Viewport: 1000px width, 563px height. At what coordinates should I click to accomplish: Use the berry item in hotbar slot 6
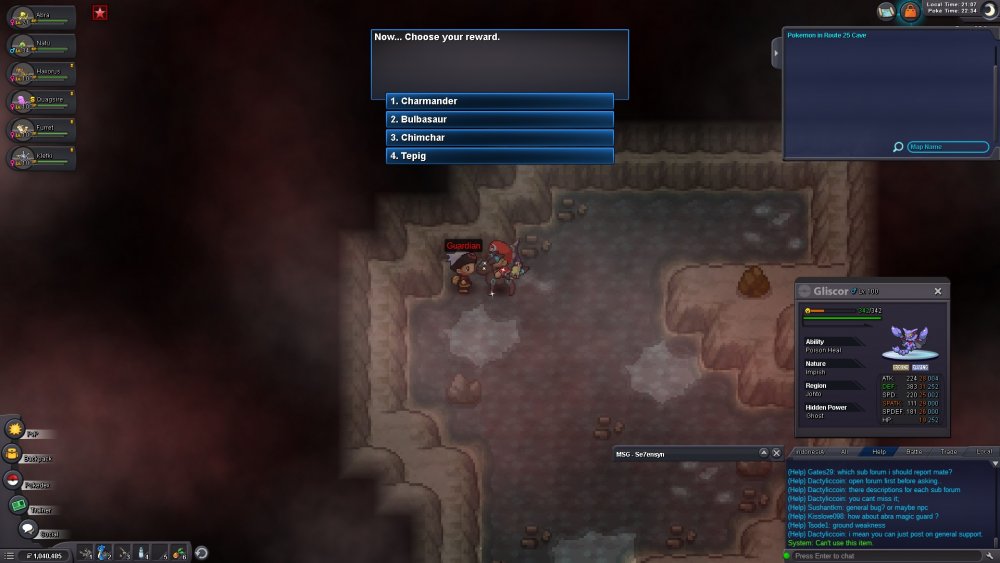(x=178, y=552)
